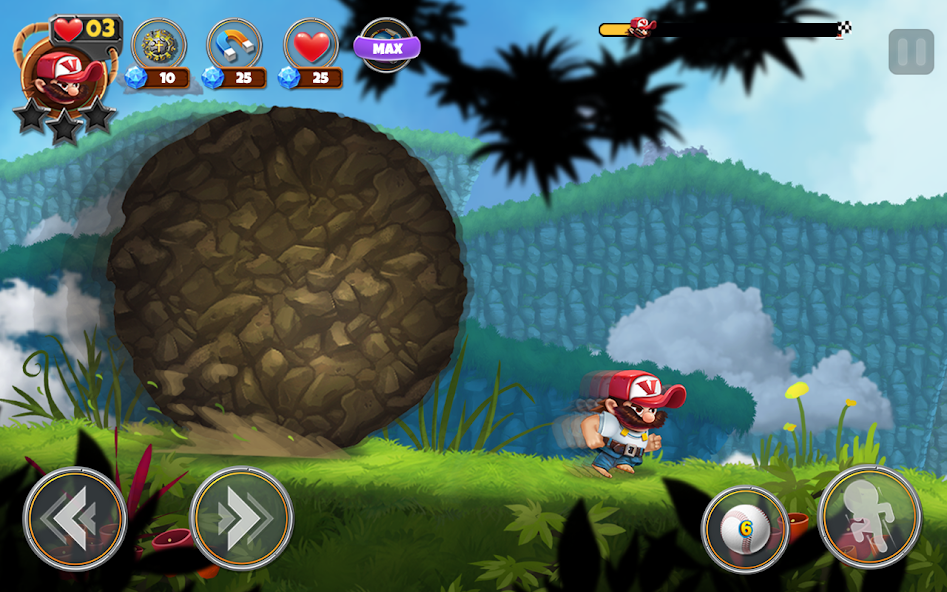The width and height of the screenshot is (947, 592).
Task: Move left with the double-arrow button
Action: (x=75, y=518)
